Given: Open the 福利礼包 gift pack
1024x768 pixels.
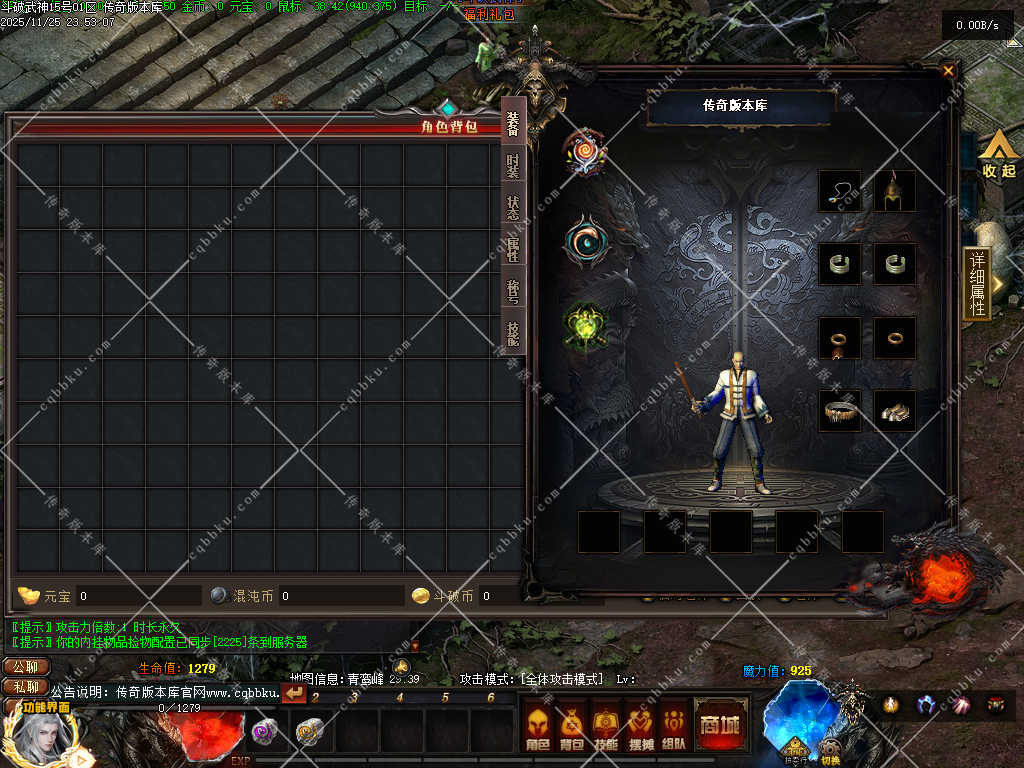Looking at the screenshot, I should pos(489,14).
